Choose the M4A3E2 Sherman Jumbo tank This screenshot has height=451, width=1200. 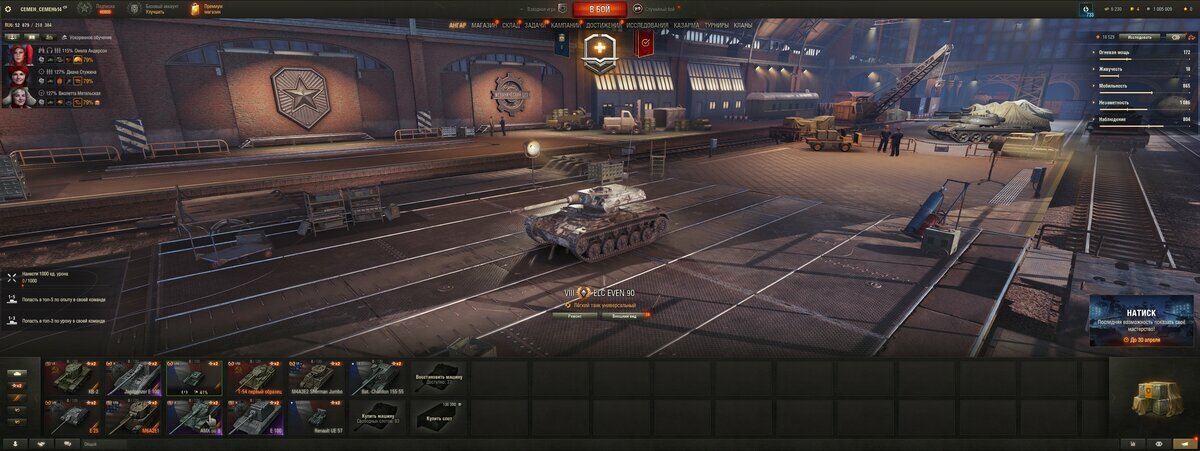[316, 377]
